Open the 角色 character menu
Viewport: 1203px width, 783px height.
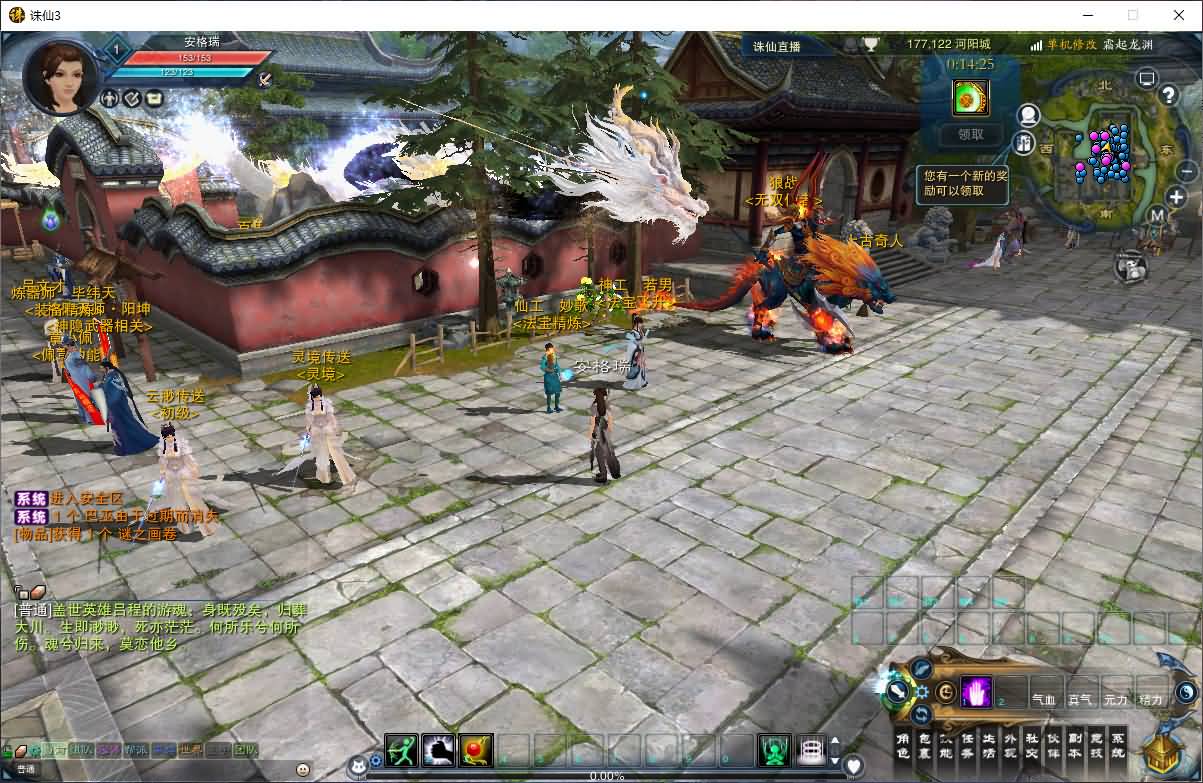(903, 747)
